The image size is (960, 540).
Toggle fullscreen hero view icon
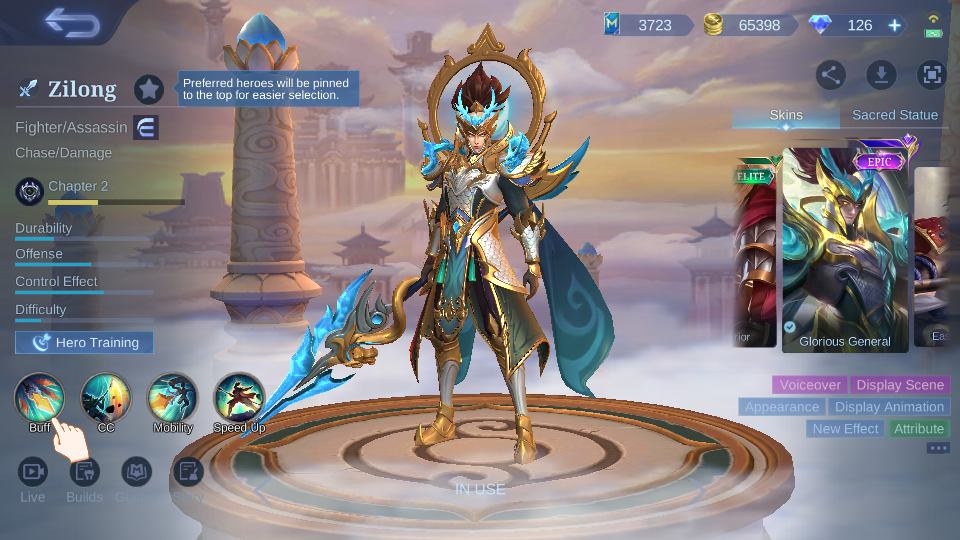point(931,74)
